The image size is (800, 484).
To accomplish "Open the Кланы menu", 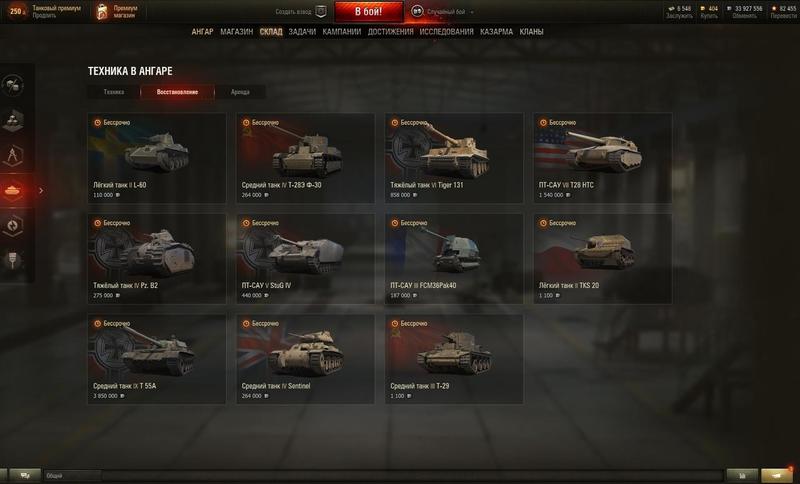I will (x=532, y=32).
